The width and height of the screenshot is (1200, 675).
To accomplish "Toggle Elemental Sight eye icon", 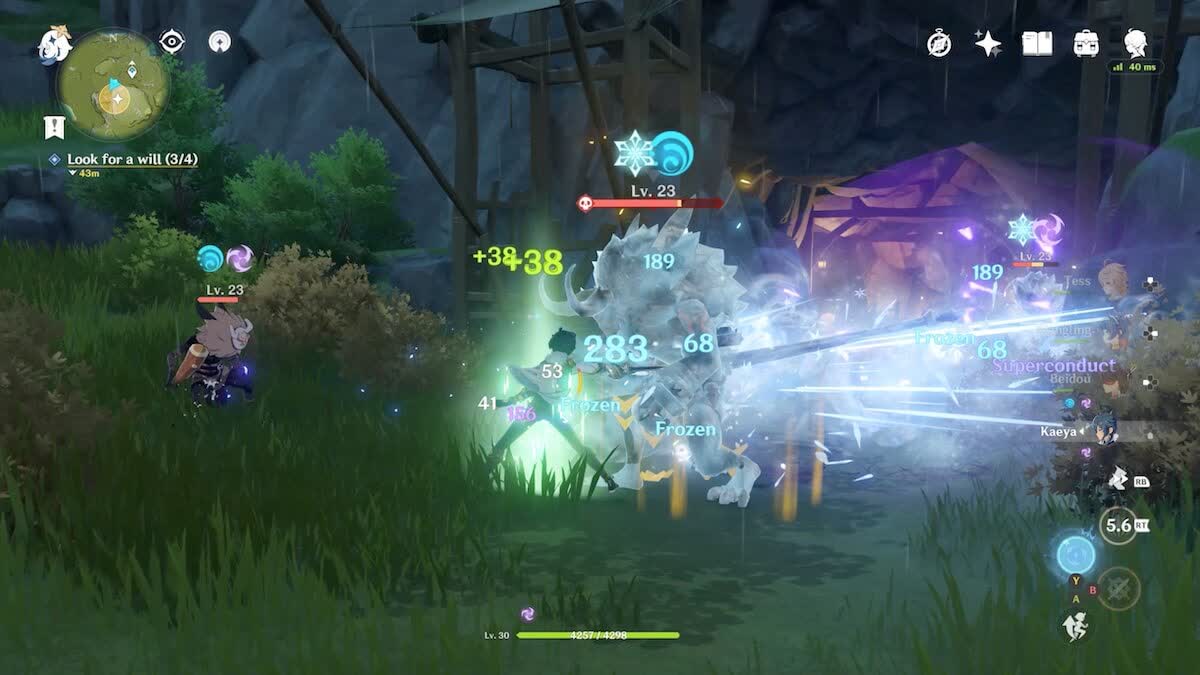I will [x=172, y=42].
